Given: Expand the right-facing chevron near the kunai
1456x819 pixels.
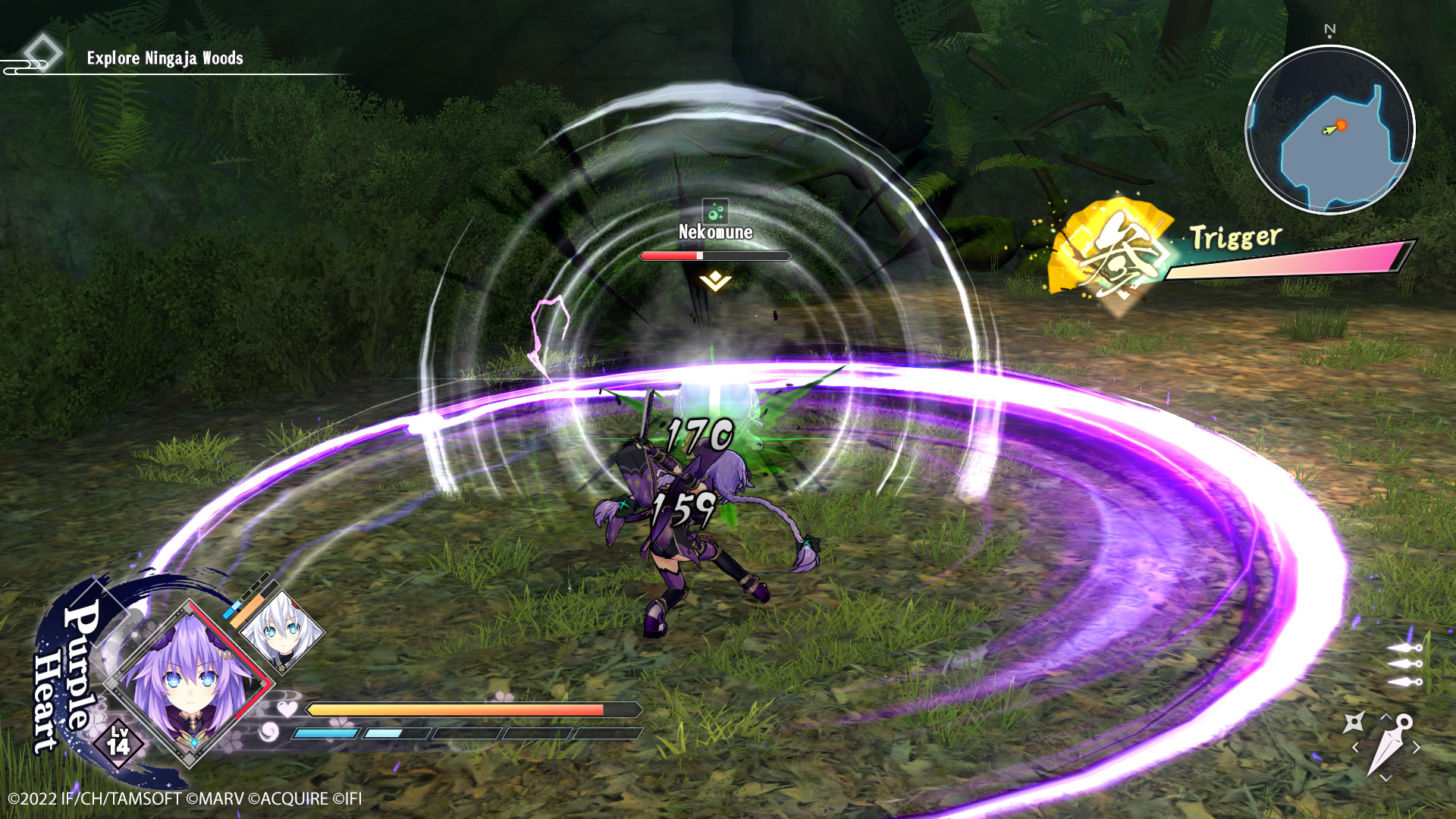Looking at the screenshot, I should (x=1417, y=747).
